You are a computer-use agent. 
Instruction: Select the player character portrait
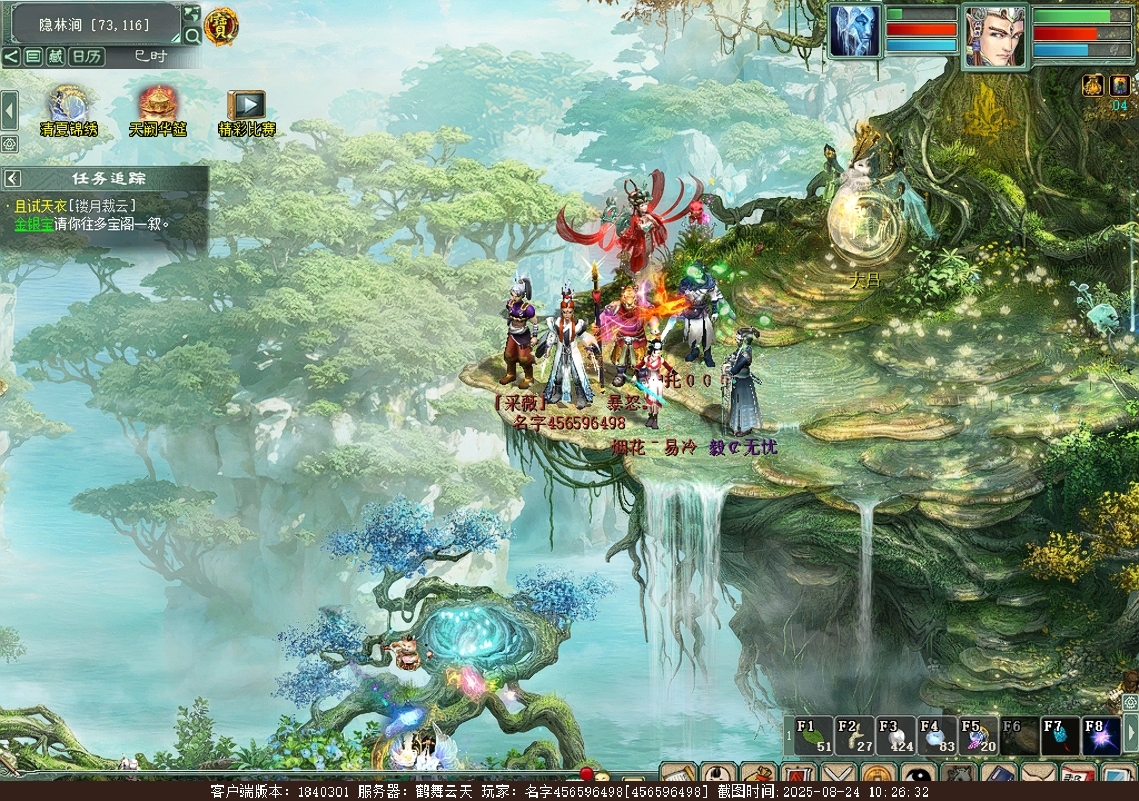[x=995, y=36]
